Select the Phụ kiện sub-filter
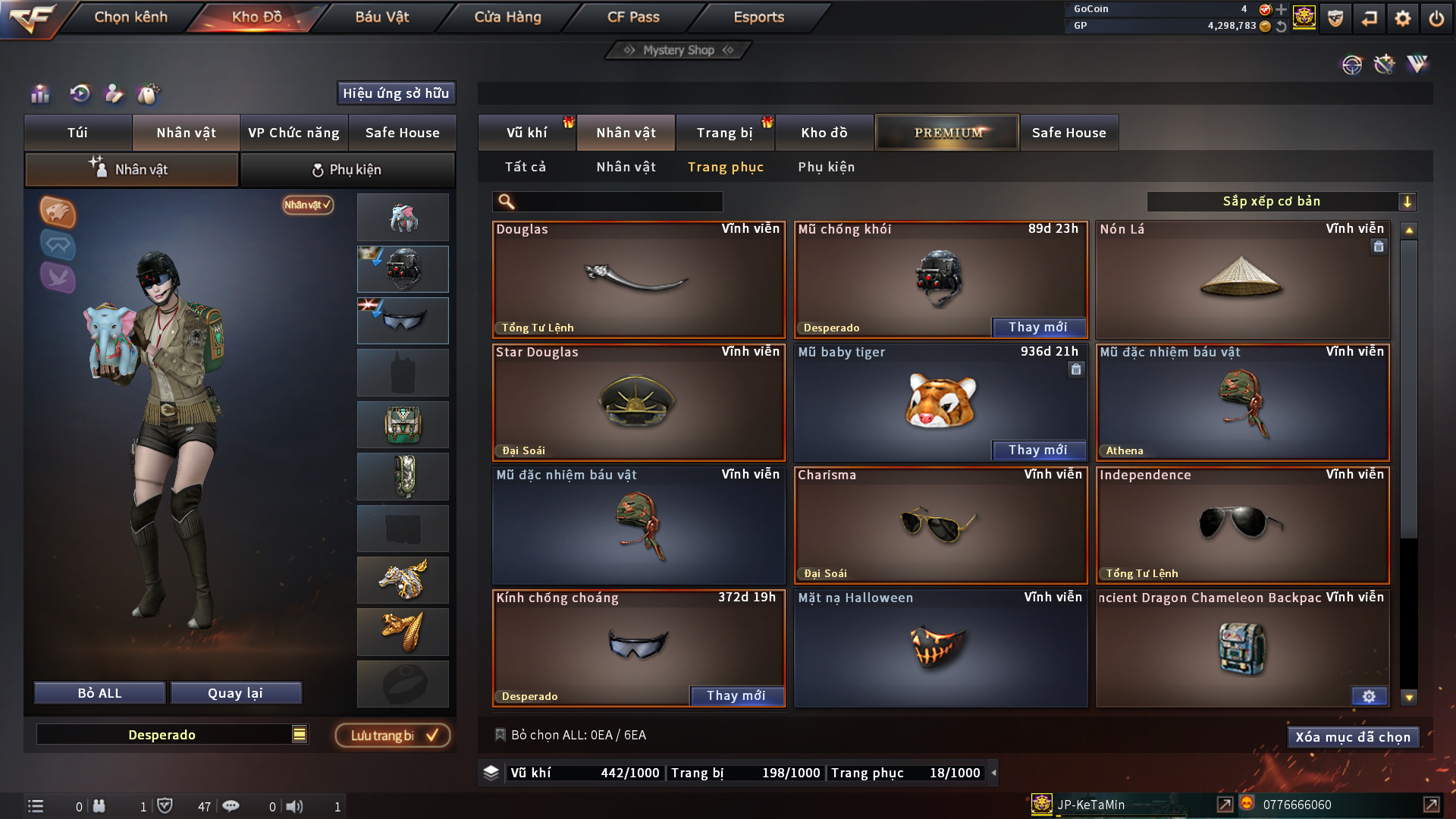This screenshot has width=1456, height=819. 826,167
